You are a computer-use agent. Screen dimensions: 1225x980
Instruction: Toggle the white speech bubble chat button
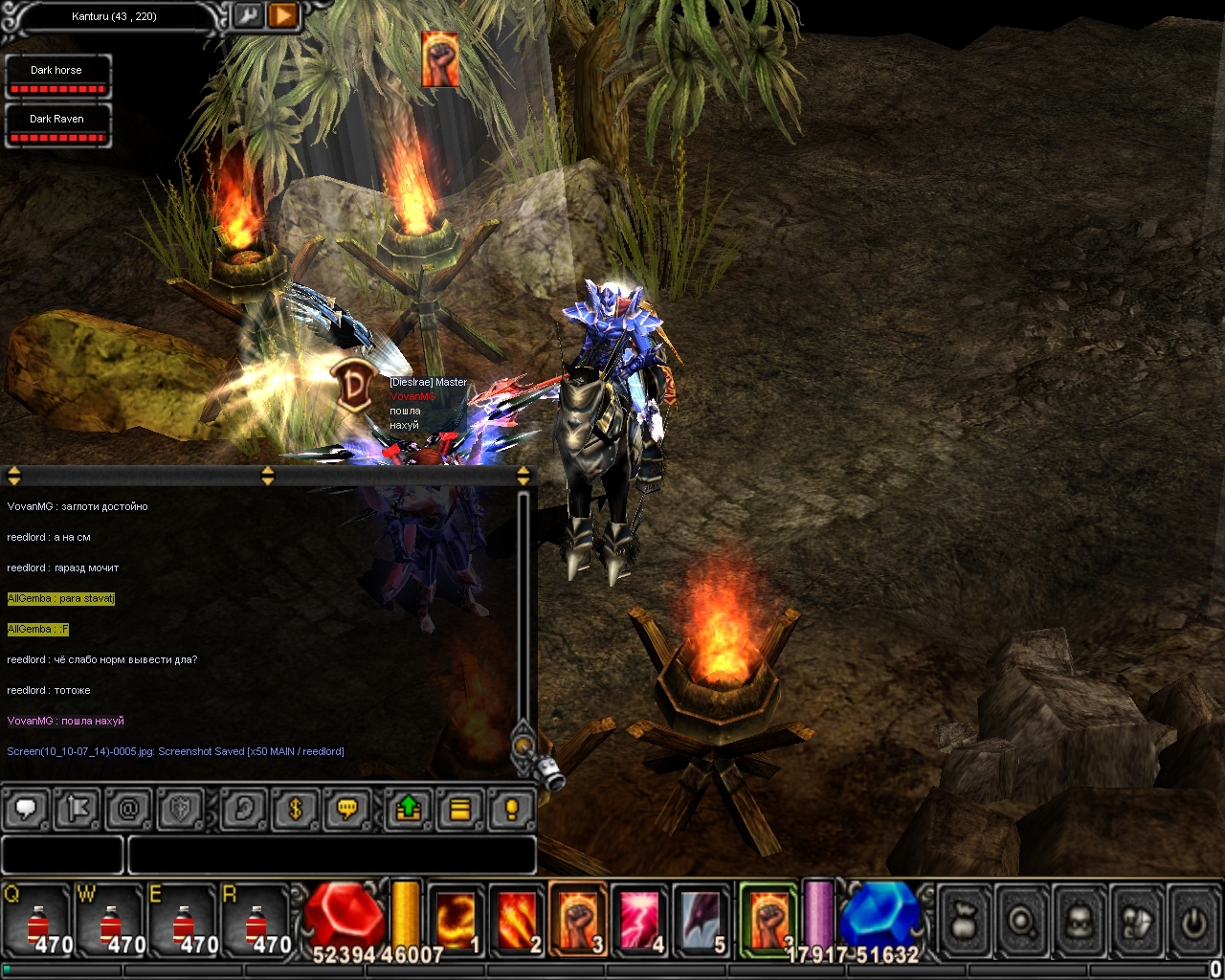[x=26, y=810]
